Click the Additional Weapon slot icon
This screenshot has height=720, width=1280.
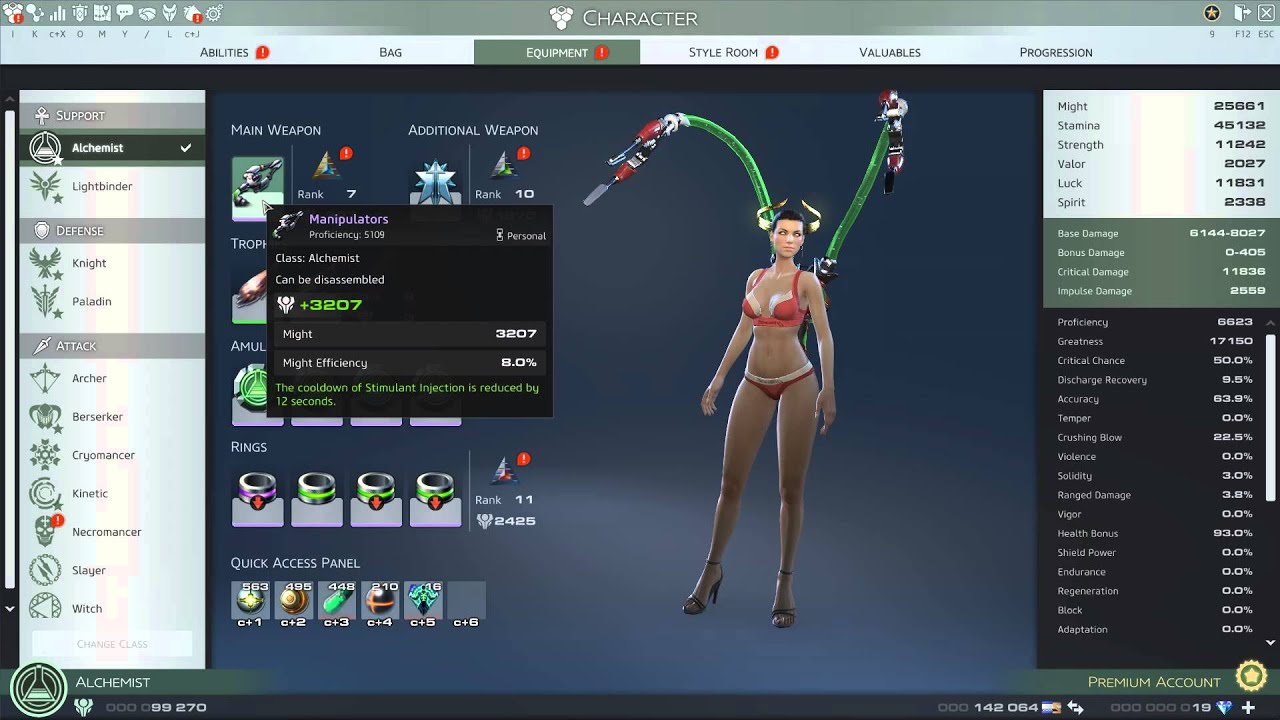[434, 181]
